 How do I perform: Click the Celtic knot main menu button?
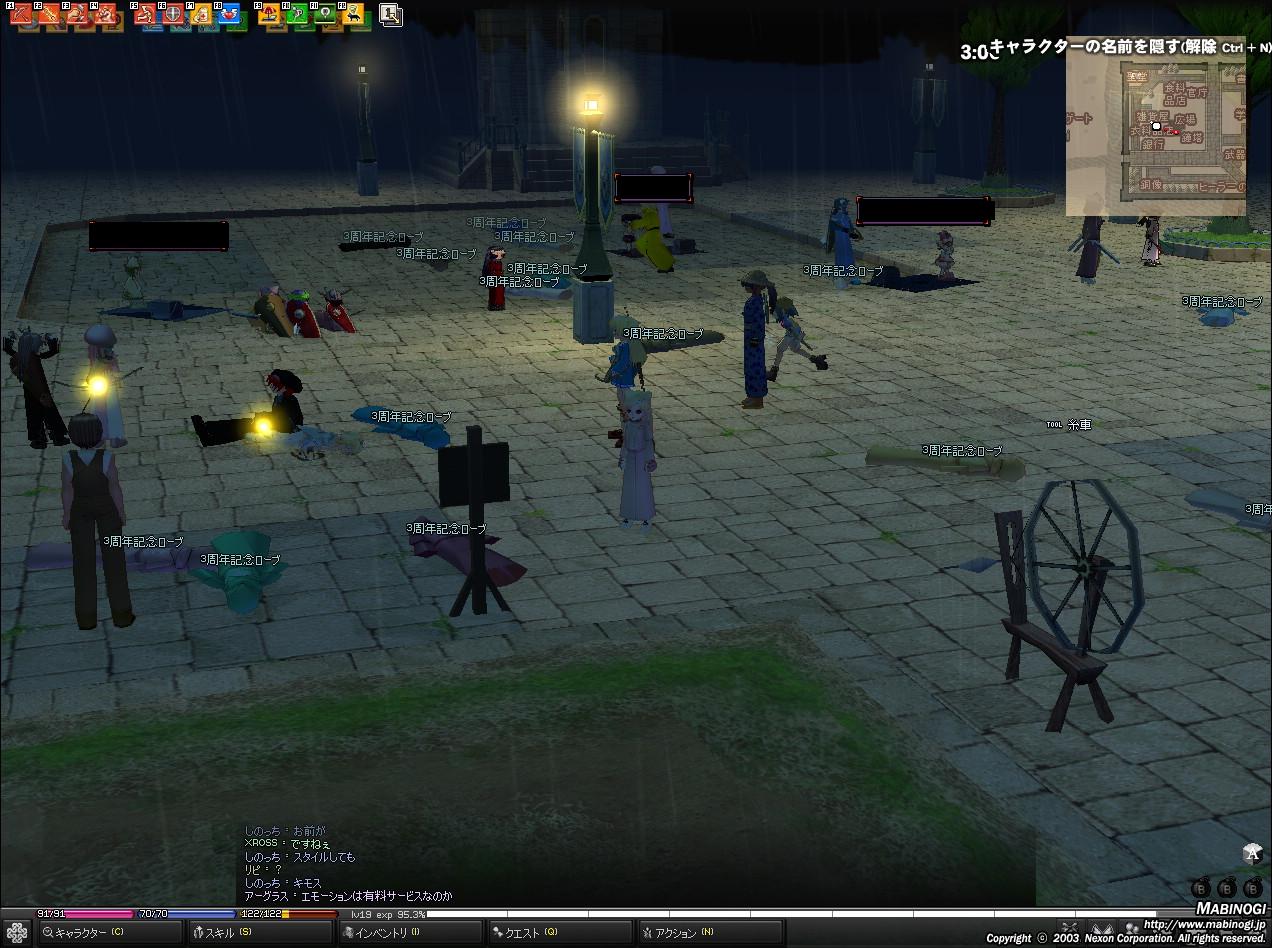17,933
